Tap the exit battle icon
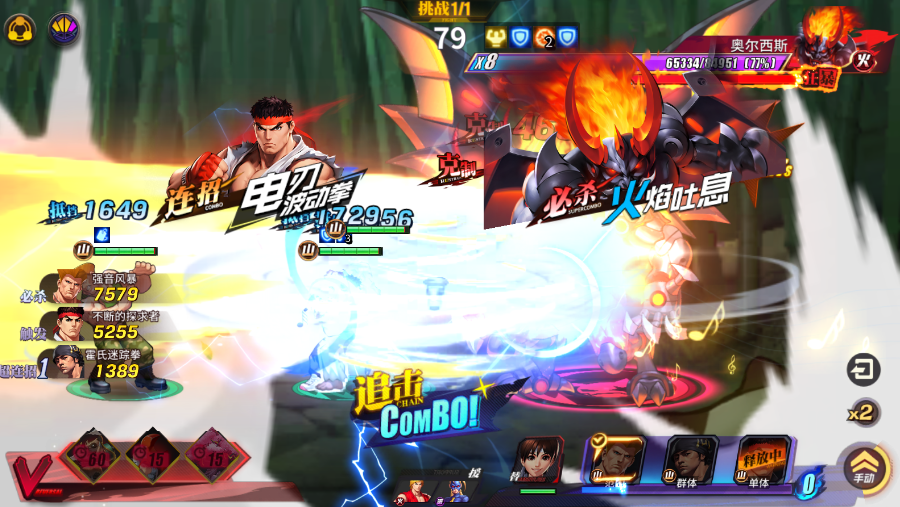900x507 pixels. coord(862,370)
